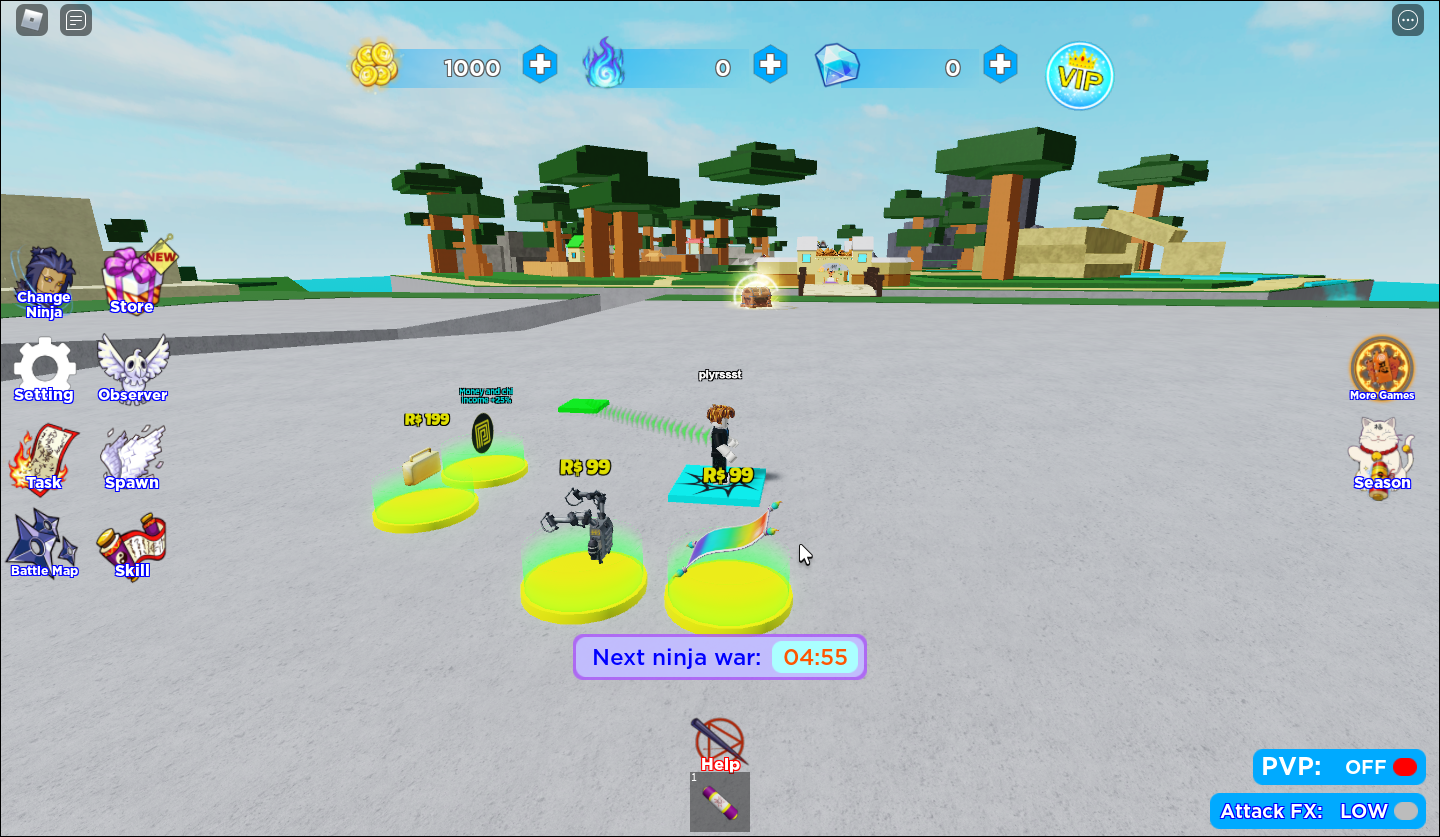Open the VIP badge menu
The image size is (1440, 837).
[x=1080, y=76]
